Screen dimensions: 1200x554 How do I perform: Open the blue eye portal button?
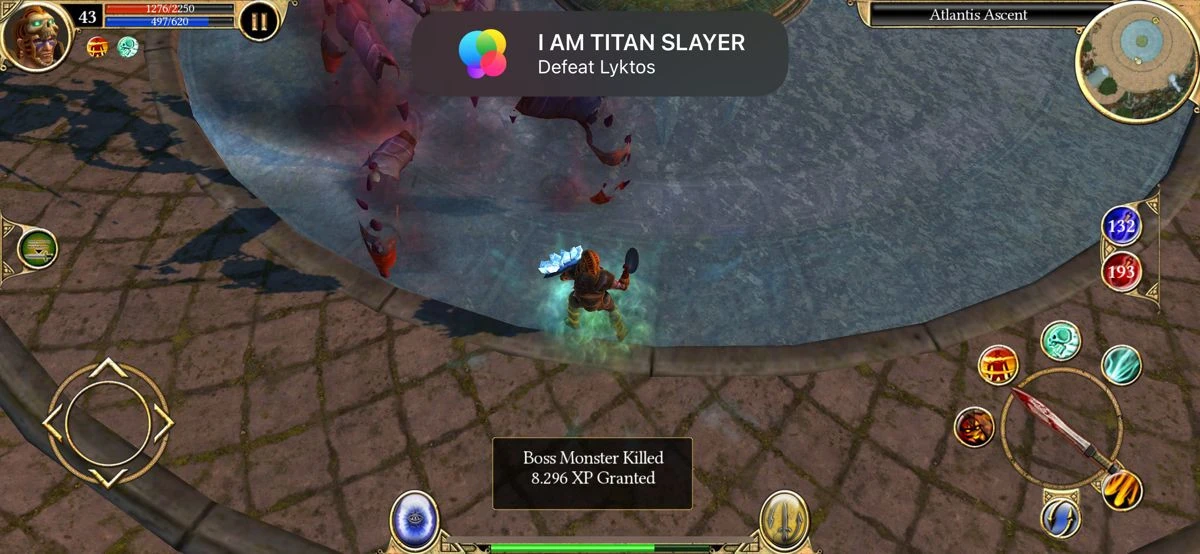414,518
